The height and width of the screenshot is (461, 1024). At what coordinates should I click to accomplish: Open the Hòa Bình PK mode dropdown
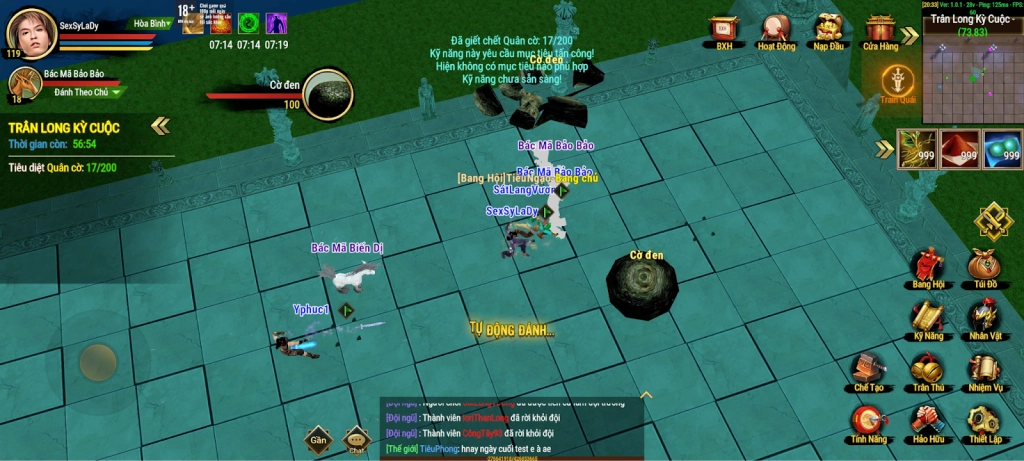tap(152, 23)
